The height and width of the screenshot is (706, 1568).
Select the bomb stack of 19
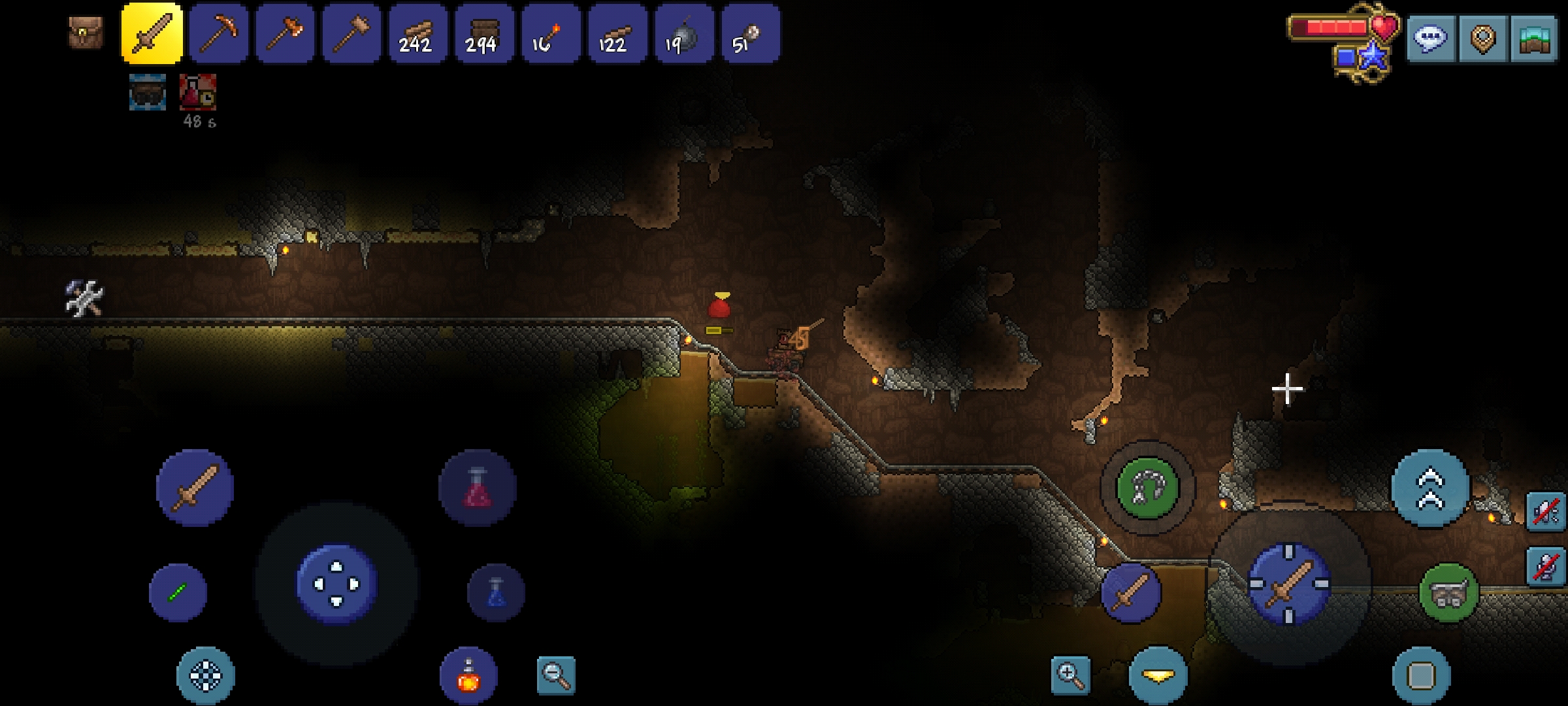684,33
